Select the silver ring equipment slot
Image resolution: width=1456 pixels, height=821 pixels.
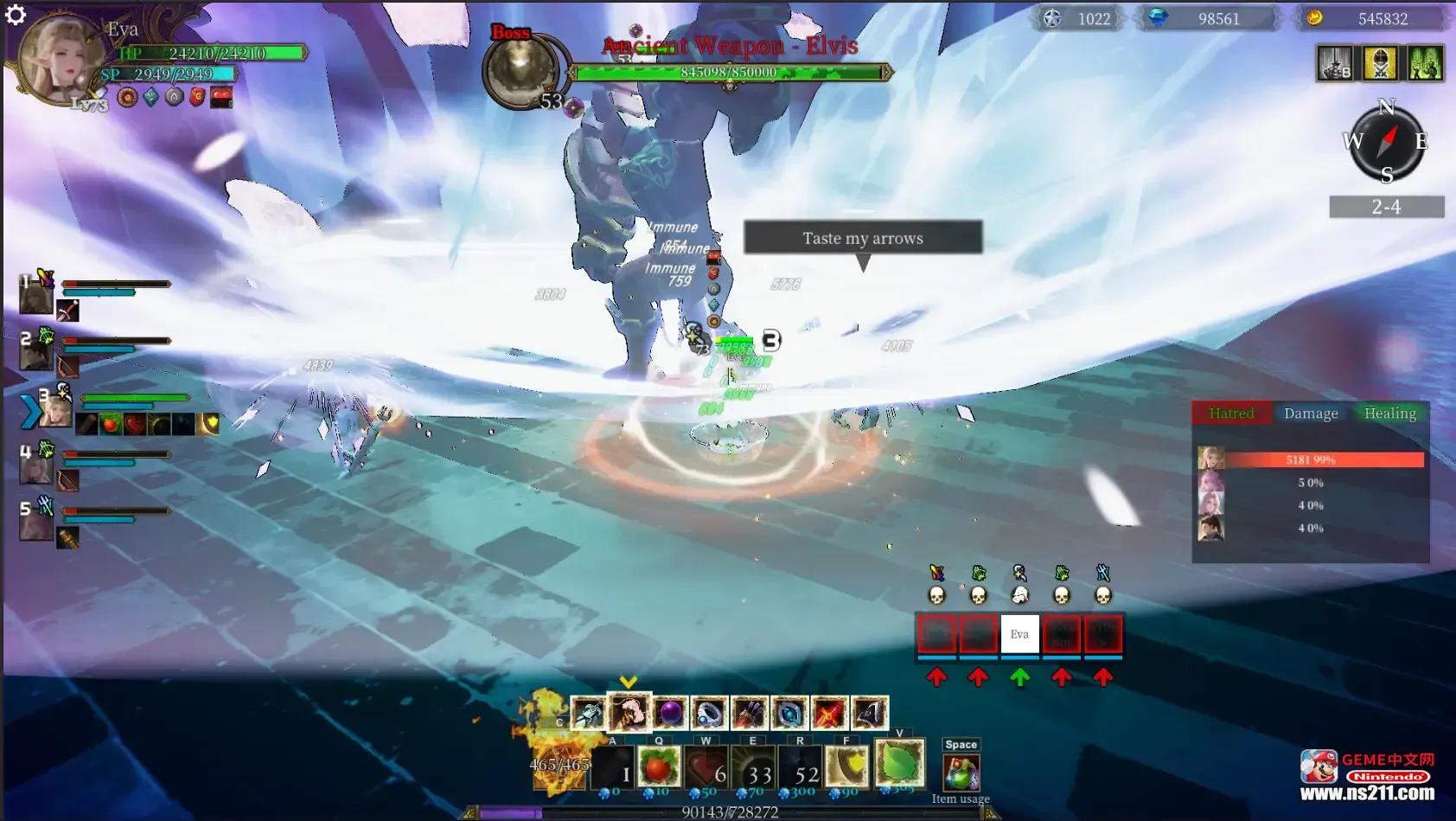click(x=709, y=714)
